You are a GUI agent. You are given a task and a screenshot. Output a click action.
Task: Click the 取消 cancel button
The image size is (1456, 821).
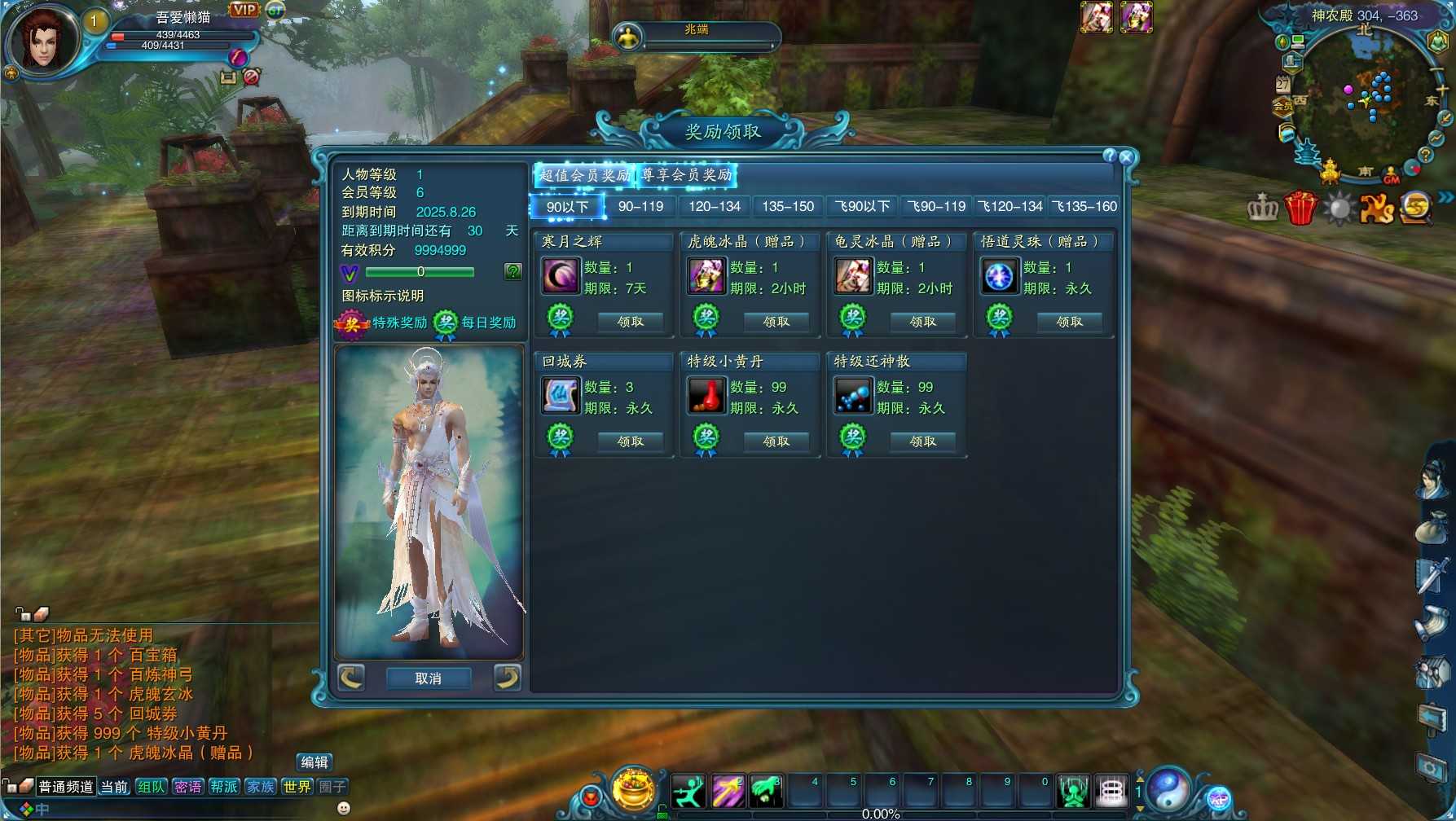pyautogui.click(x=428, y=678)
